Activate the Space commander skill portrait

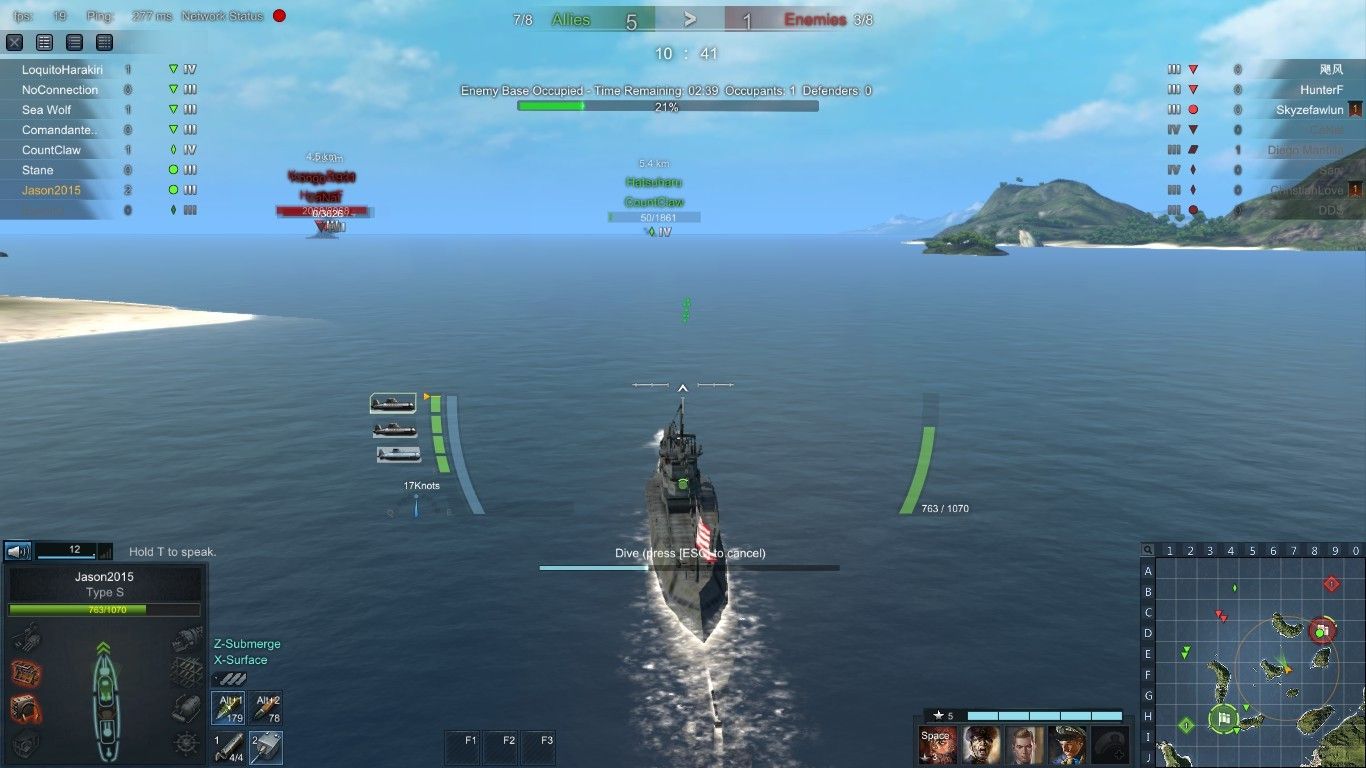(x=938, y=745)
